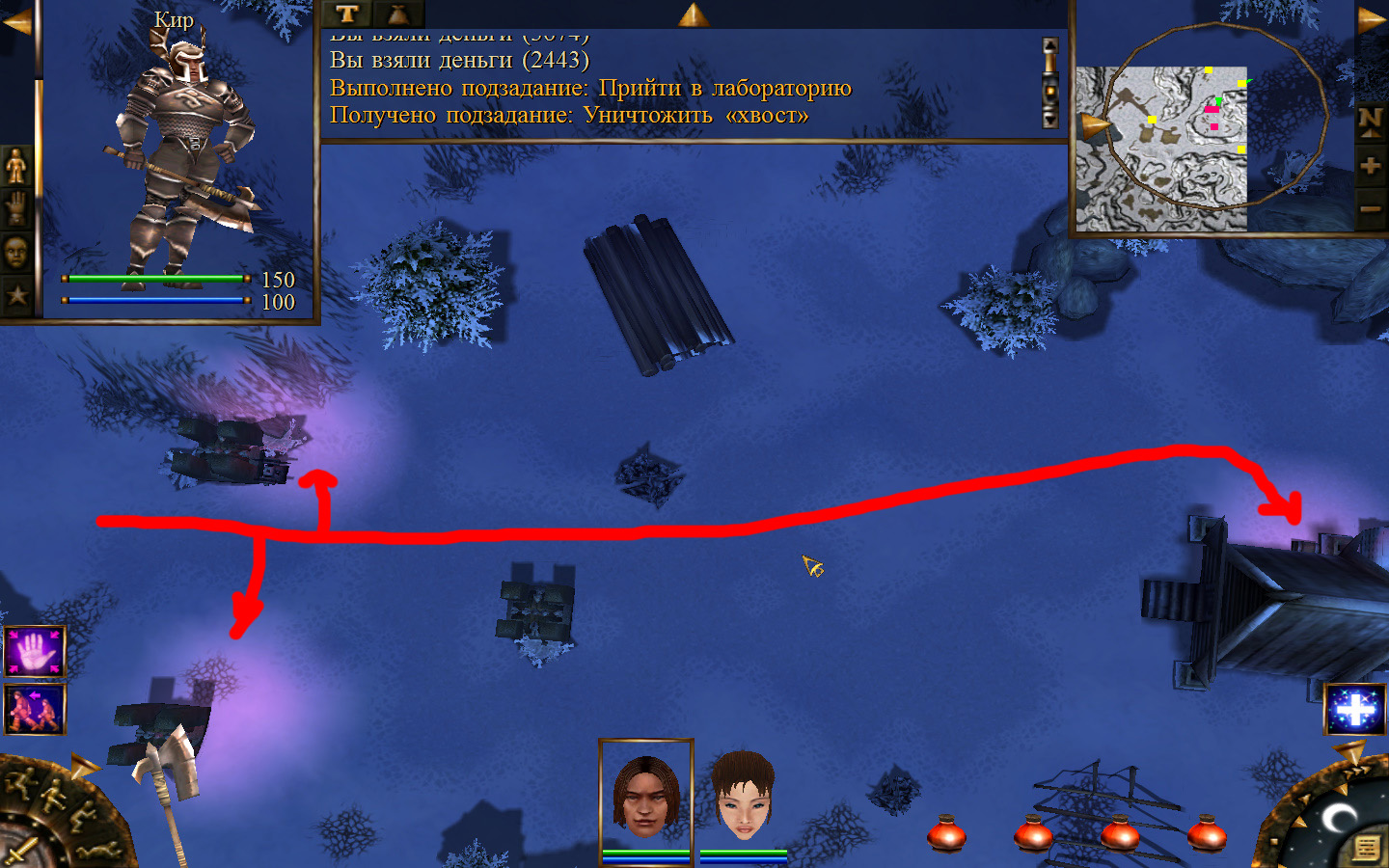
Task: Open the body figure tab
Action: click(x=16, y=166)
